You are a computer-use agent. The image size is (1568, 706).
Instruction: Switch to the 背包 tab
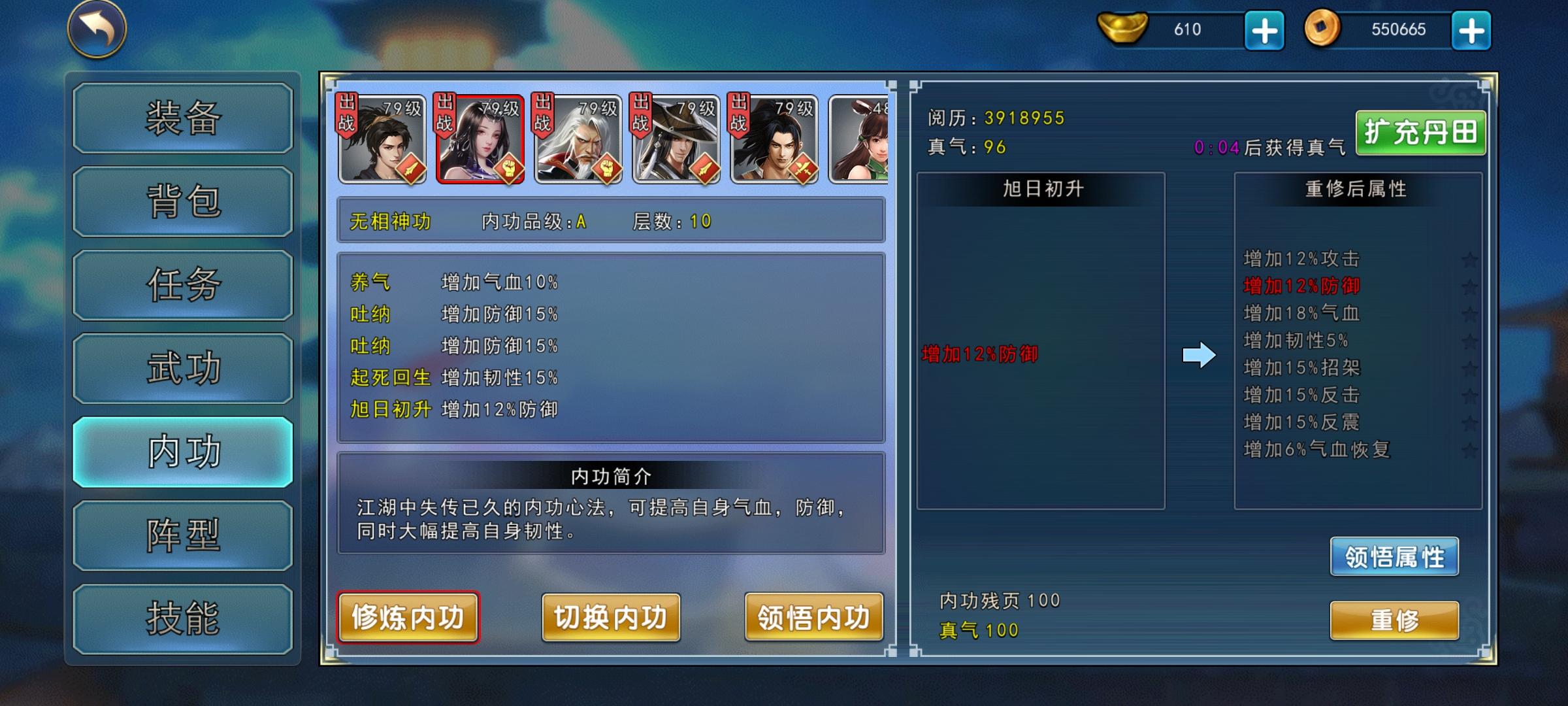pos(182,201)
